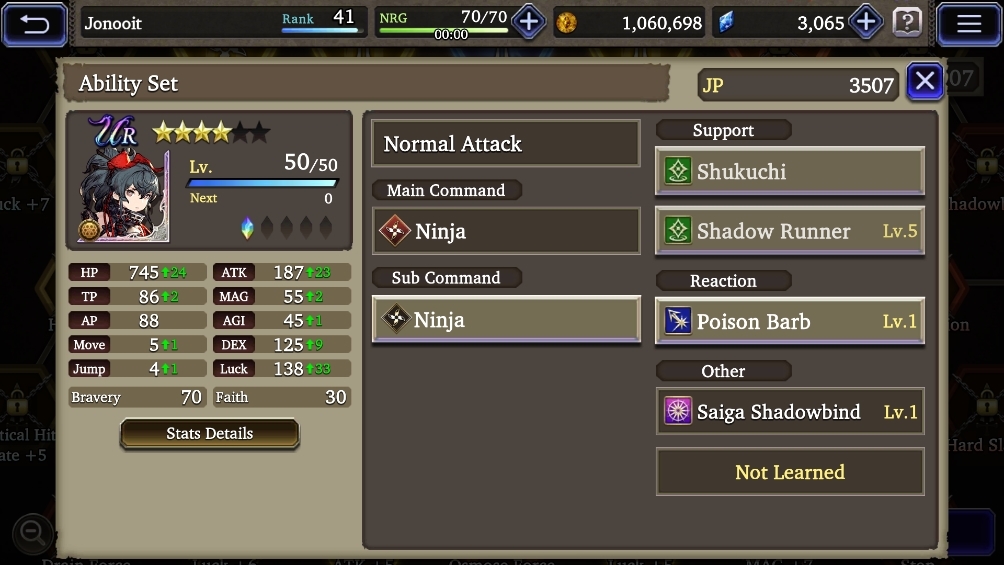The image size is (1004, 565).
Task: Close the Ability Set panel
Action: coord(925,81)
